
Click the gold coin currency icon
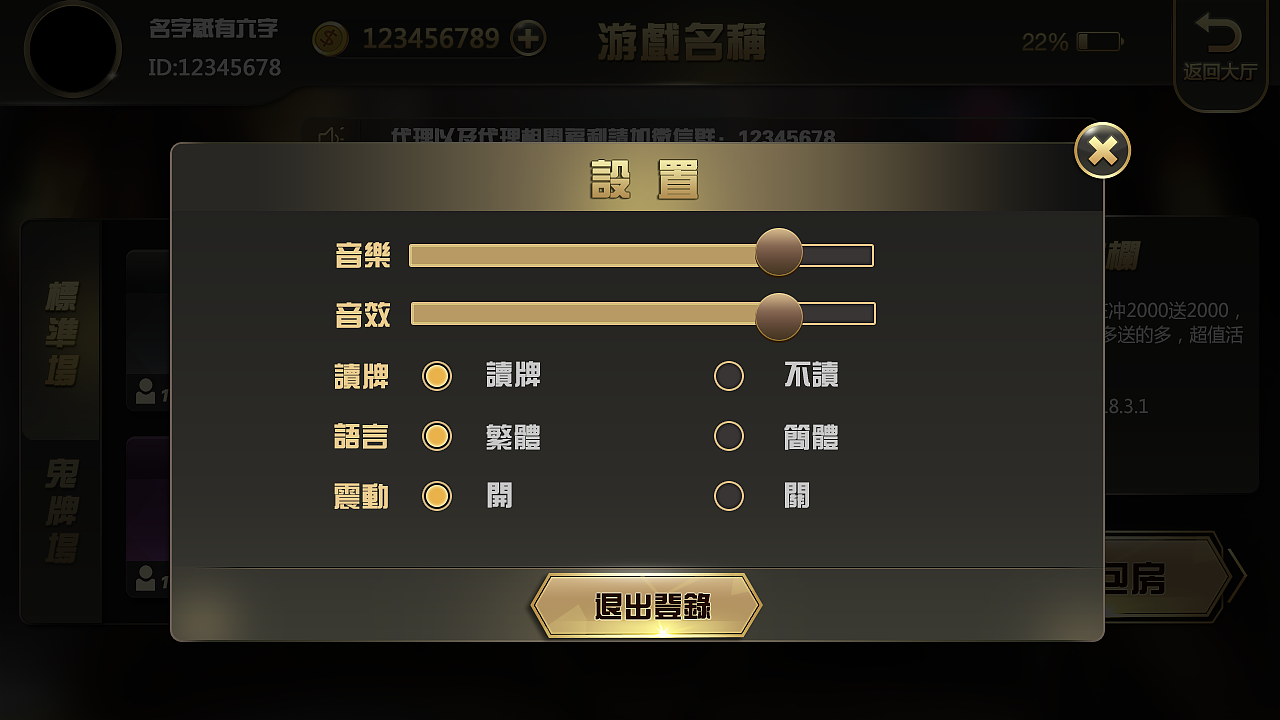(329, 38)
